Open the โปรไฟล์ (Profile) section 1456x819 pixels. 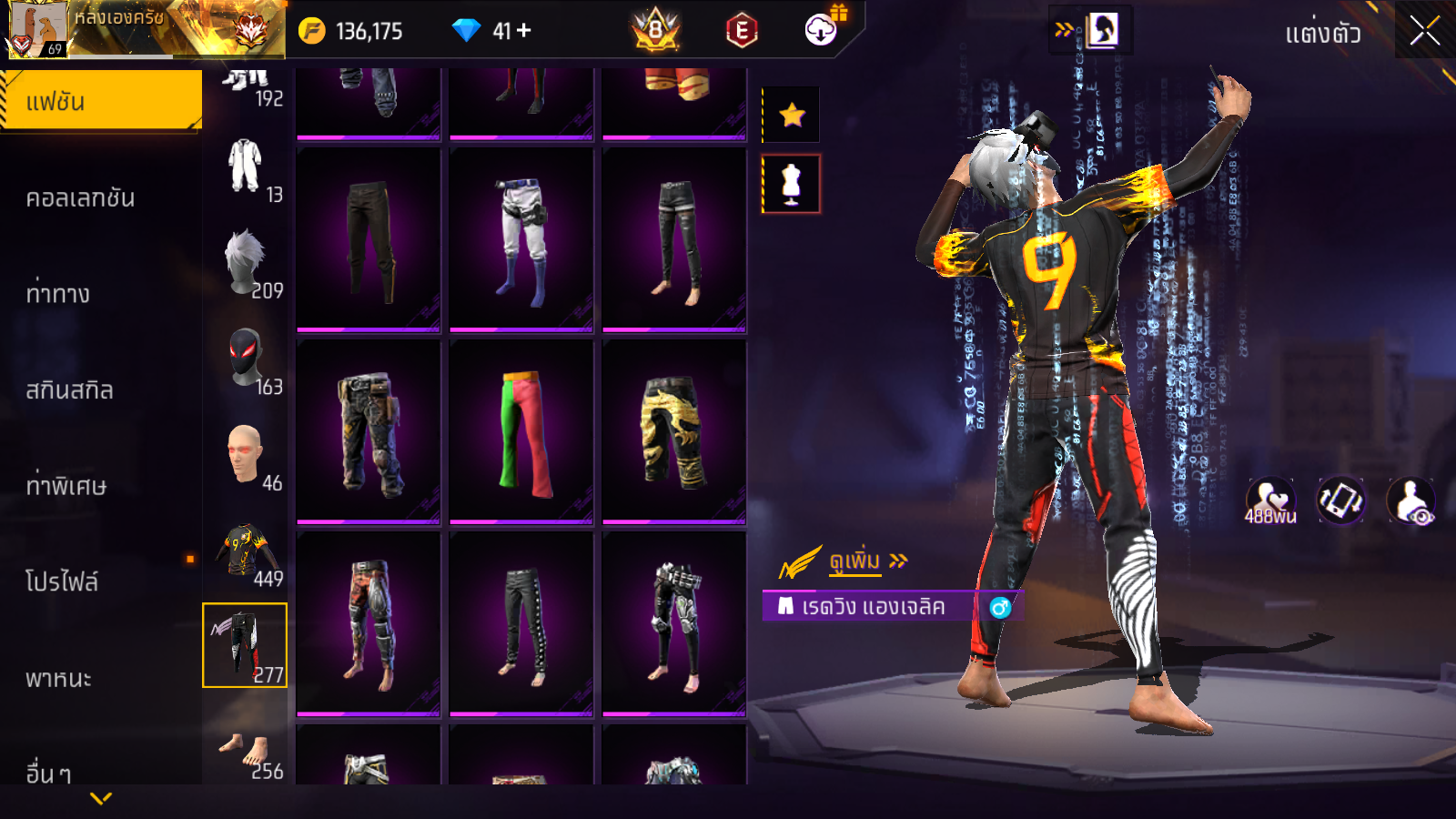point(62,582)
